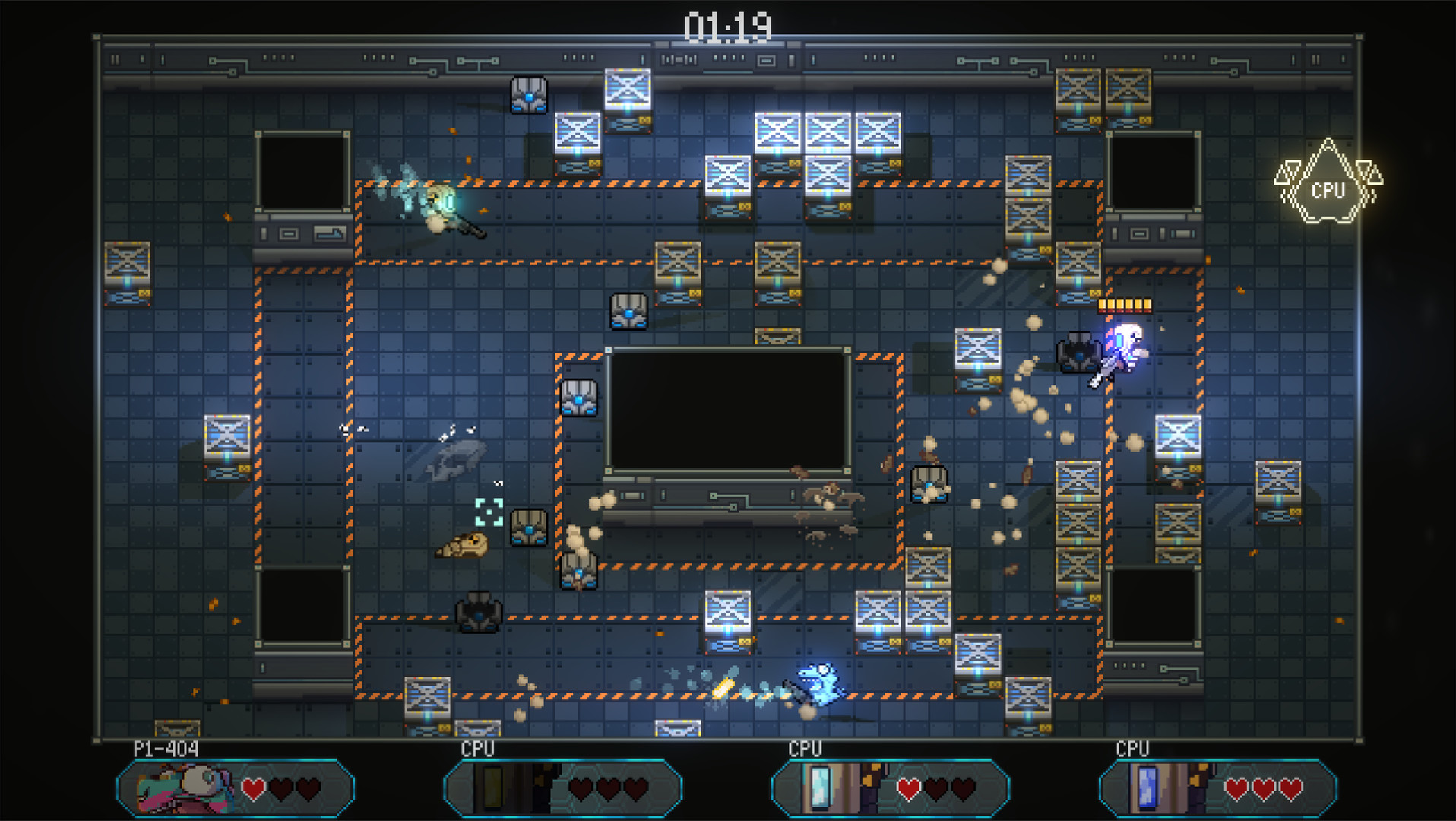The image size is (1456, 821).
Task: Click the dropped pistol beside the reticle
Action: pyautogui.click(x=467, y=546)
